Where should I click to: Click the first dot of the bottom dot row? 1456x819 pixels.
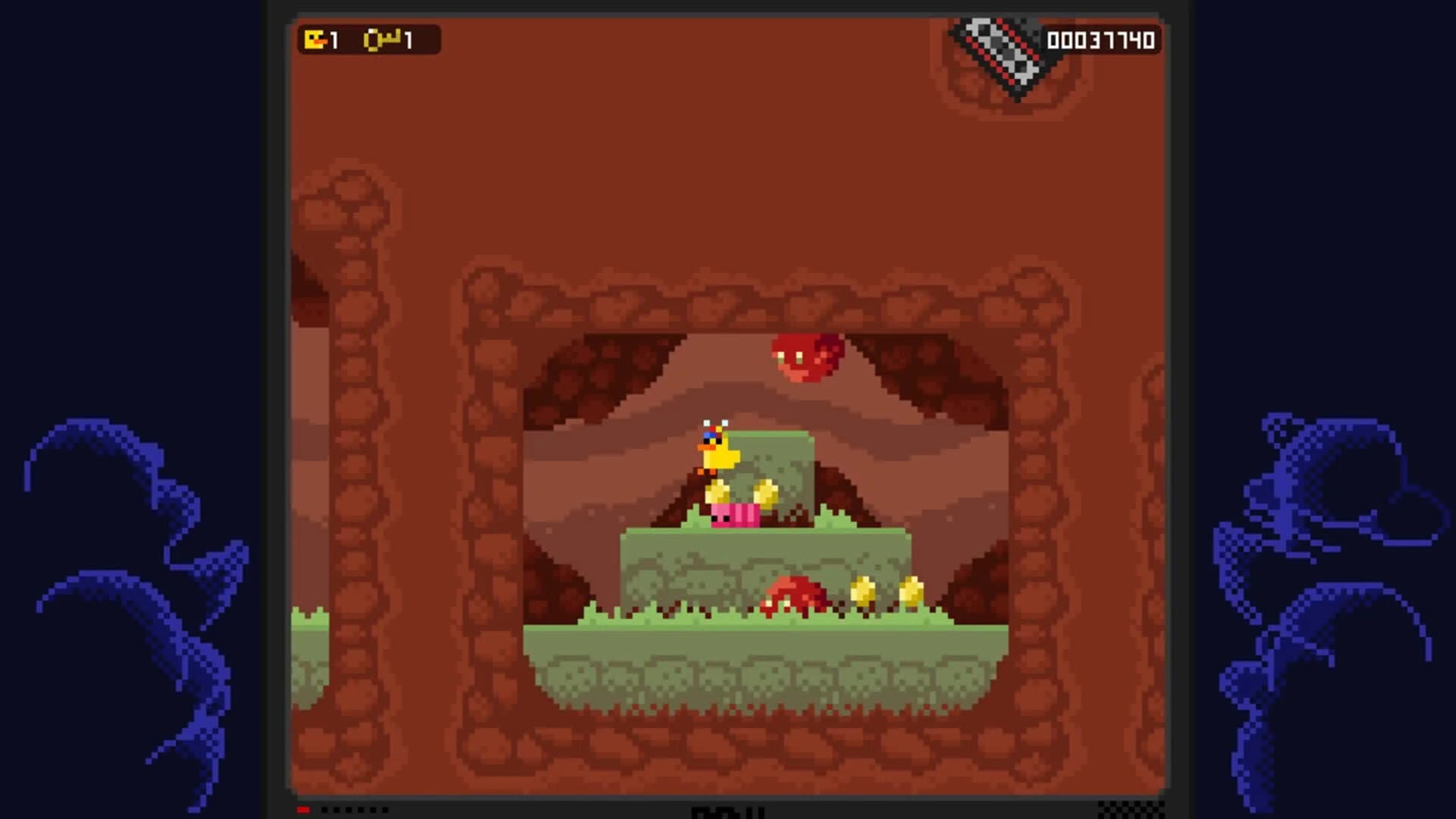pos(324,811)
